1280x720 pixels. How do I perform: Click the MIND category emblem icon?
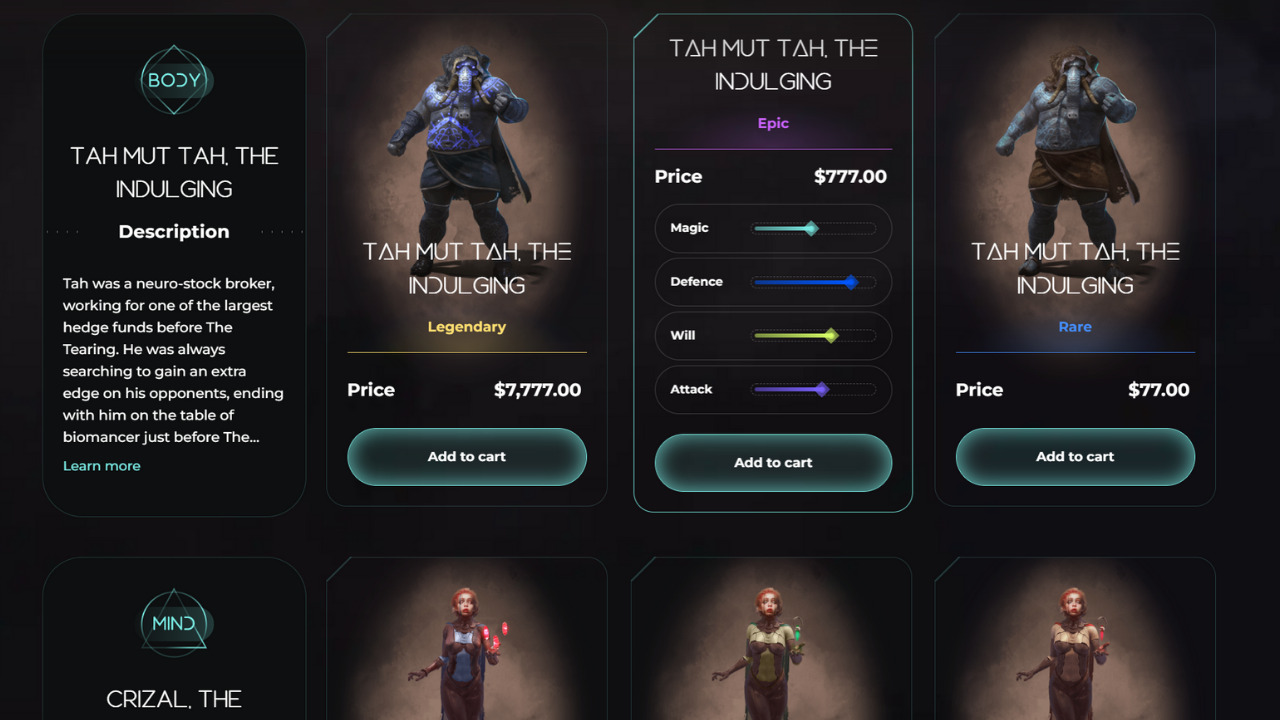pyautogui.click(x=174, y=622)
